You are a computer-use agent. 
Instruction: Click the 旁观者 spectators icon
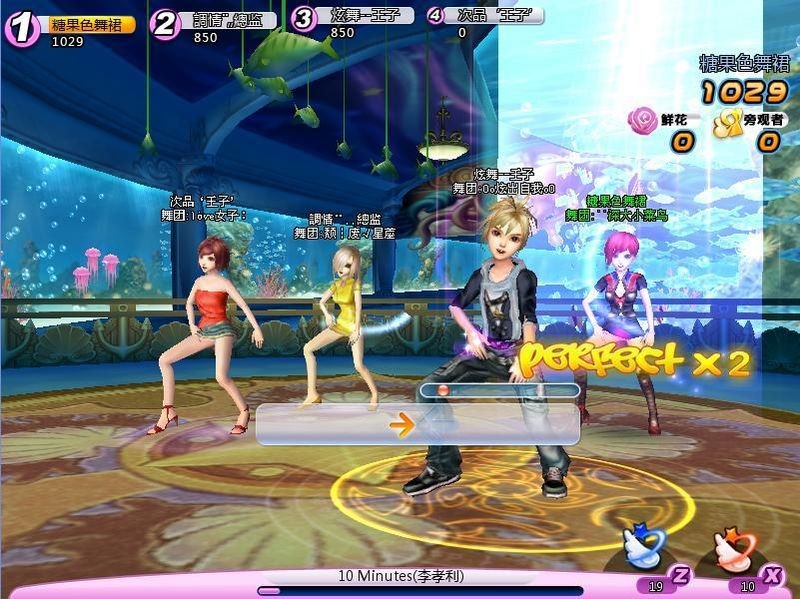[725, 121]
